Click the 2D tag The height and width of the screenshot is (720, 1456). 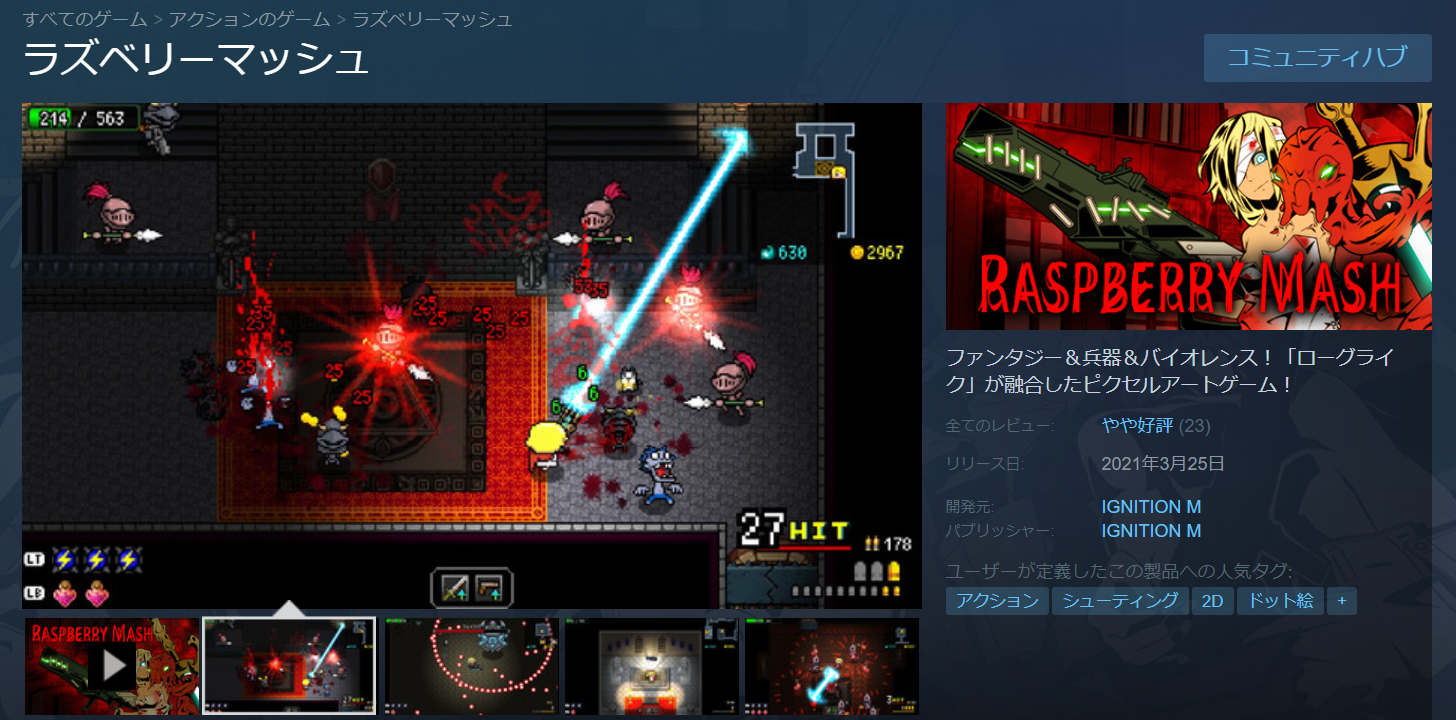[x=1213, y=601]
